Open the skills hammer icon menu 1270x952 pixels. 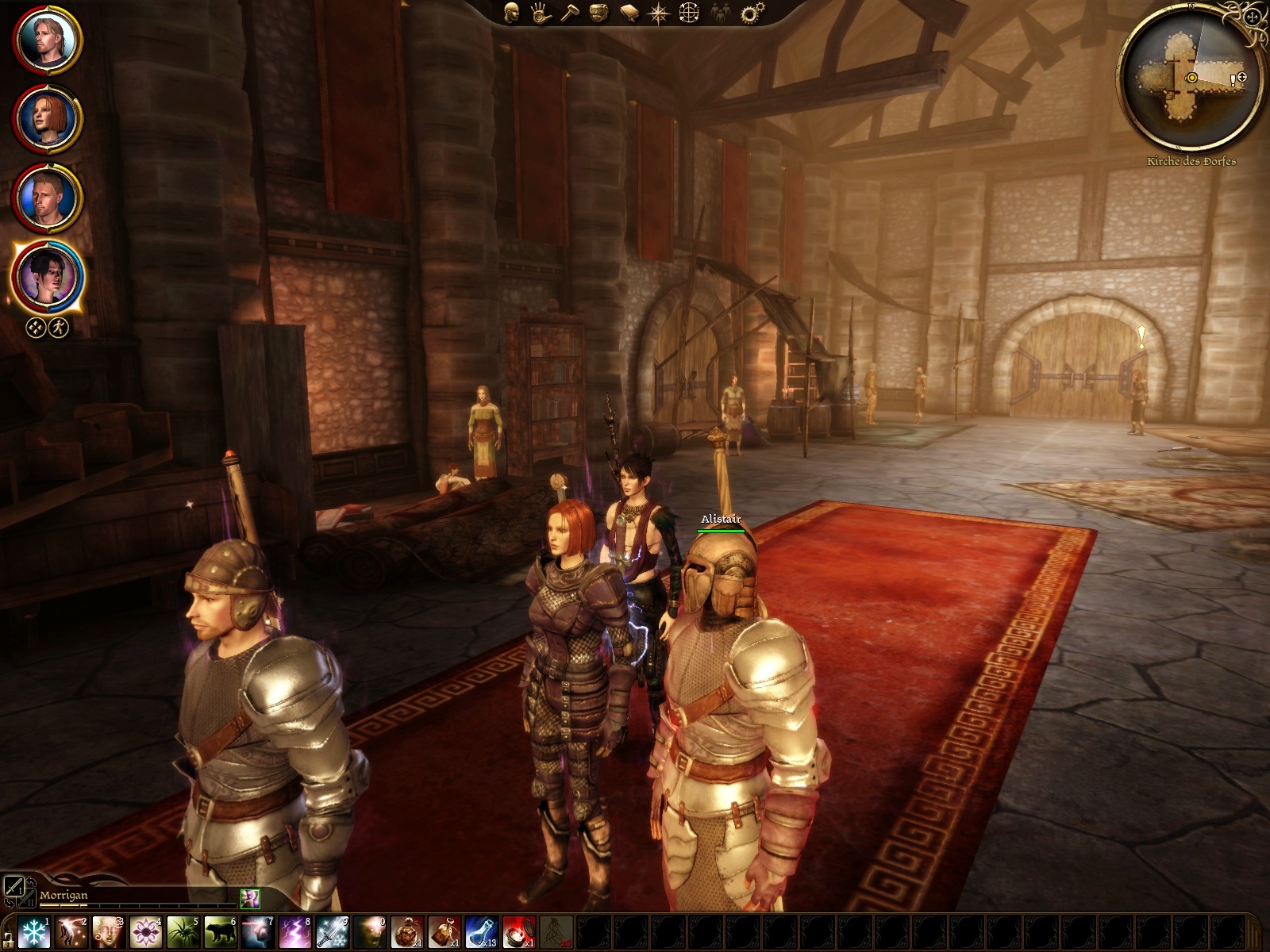click(x=570, y=13)
